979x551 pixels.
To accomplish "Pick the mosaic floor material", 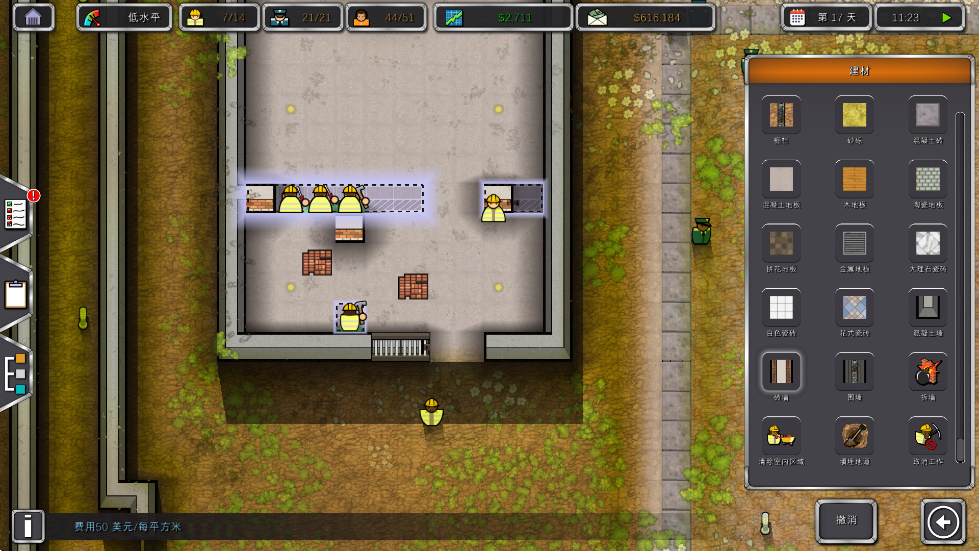I will point(854,307).
